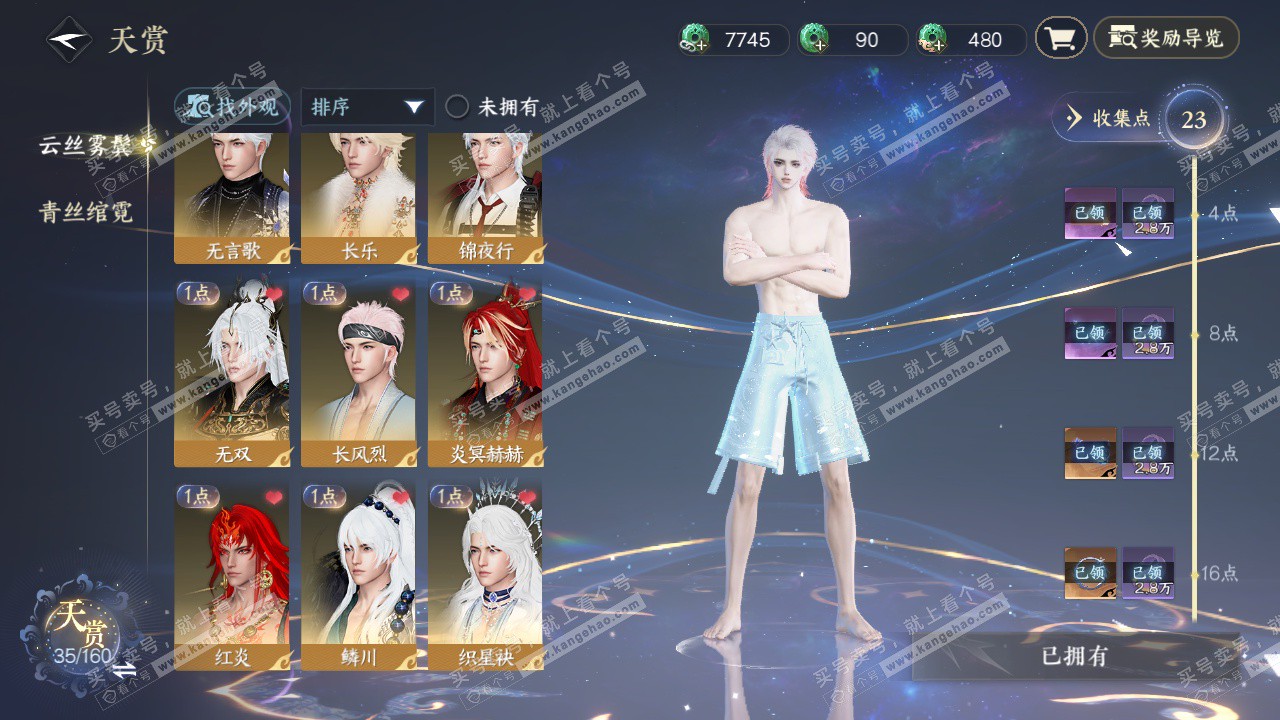Open the 奖励导览 reward guide
The width and height of the screenshot is (1280, 720).
coord(1166,39)
